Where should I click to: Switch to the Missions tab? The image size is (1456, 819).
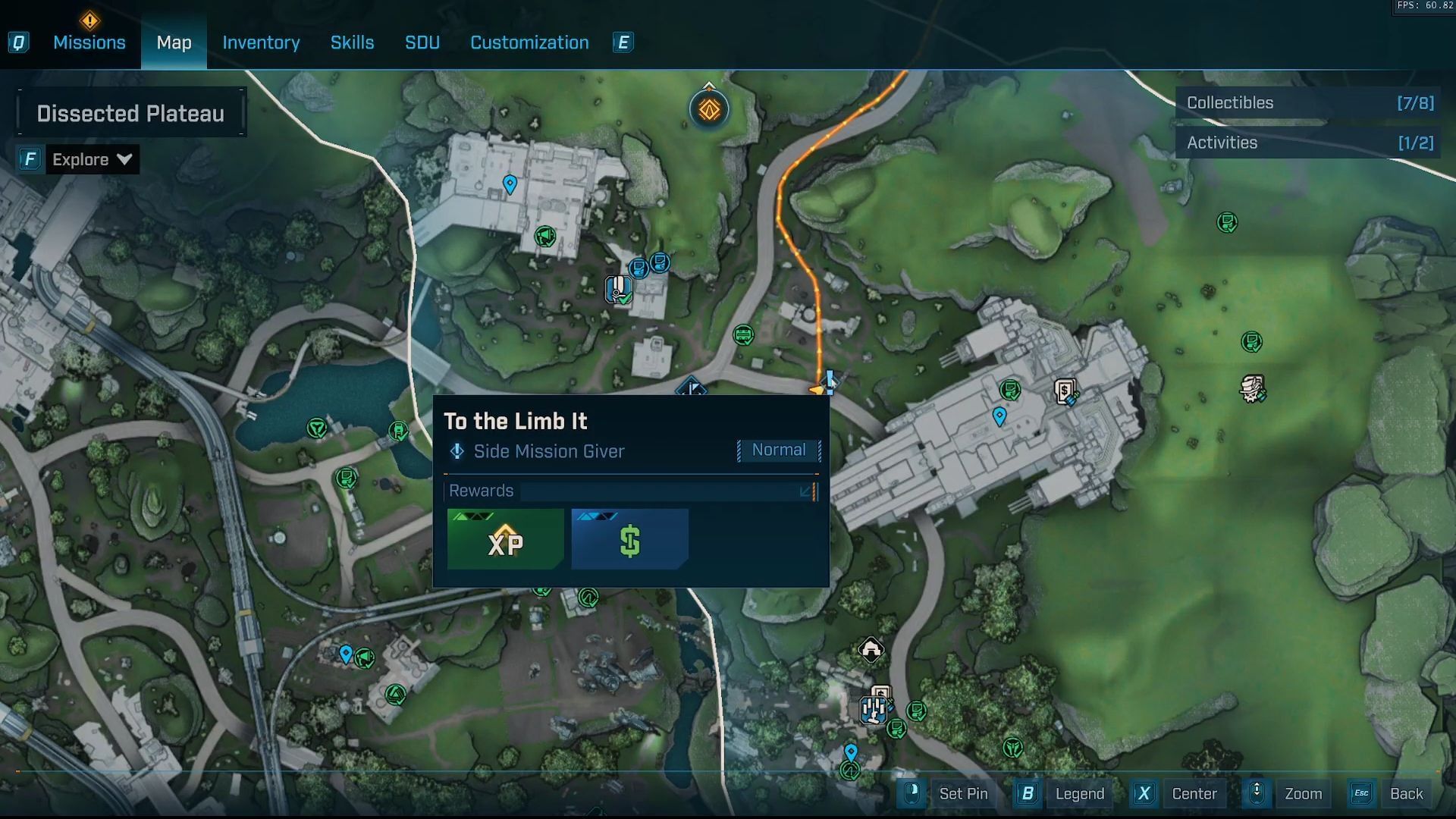(89, 42)
